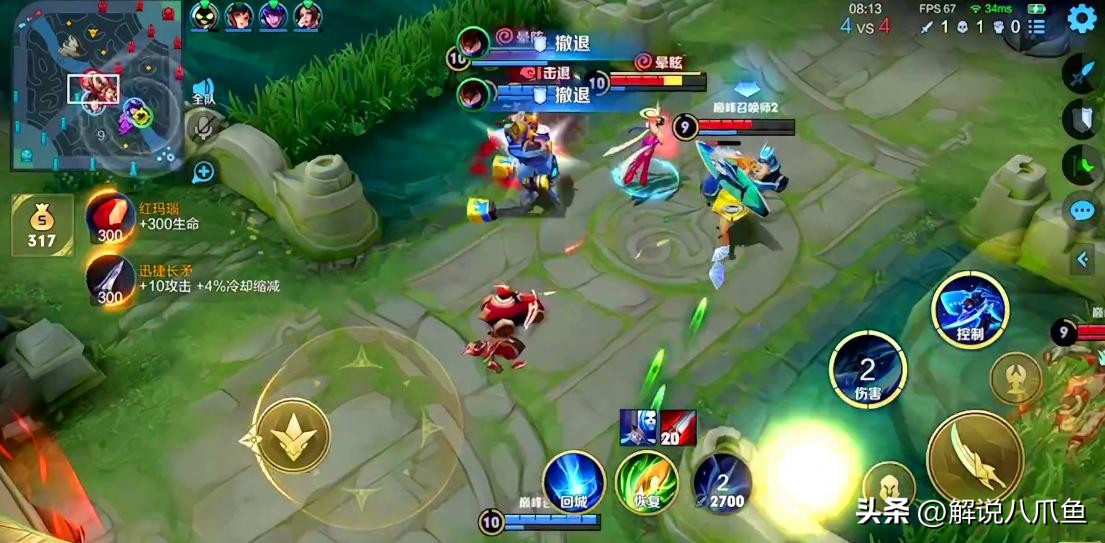Image resolution: width=1105 pixels, height=543 pixels.
Task: Open the settings gear menu
Action: [1081, 18]
